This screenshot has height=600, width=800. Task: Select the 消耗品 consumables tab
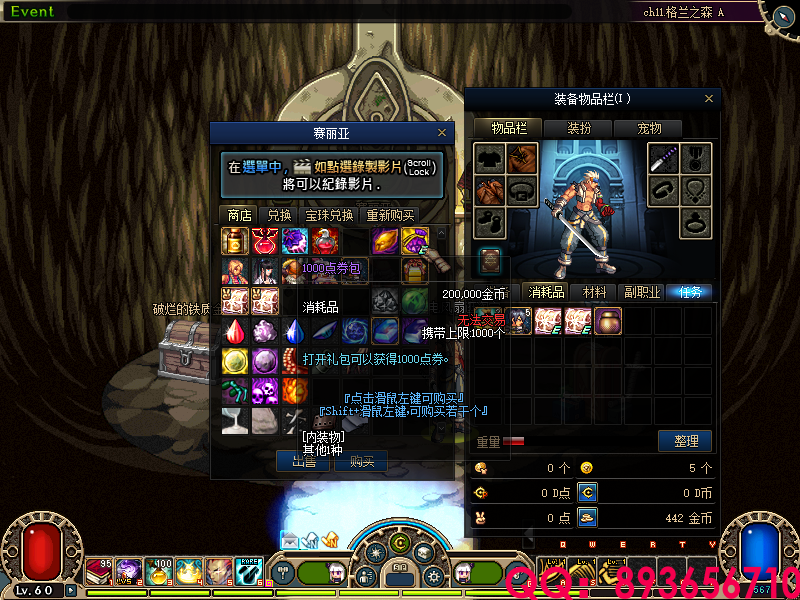coord(547,292)
